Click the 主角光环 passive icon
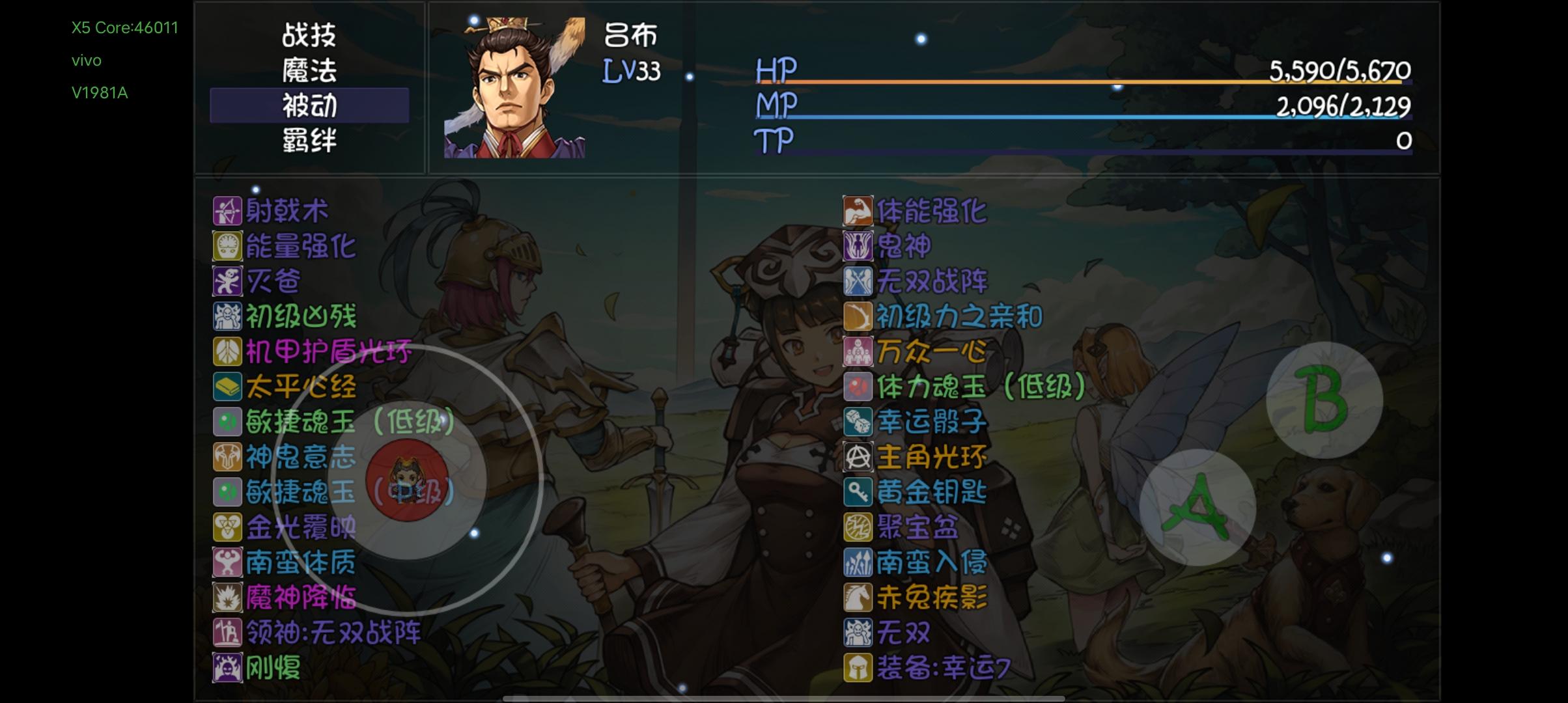This screenshot has width=1568, height=703. 858,458
